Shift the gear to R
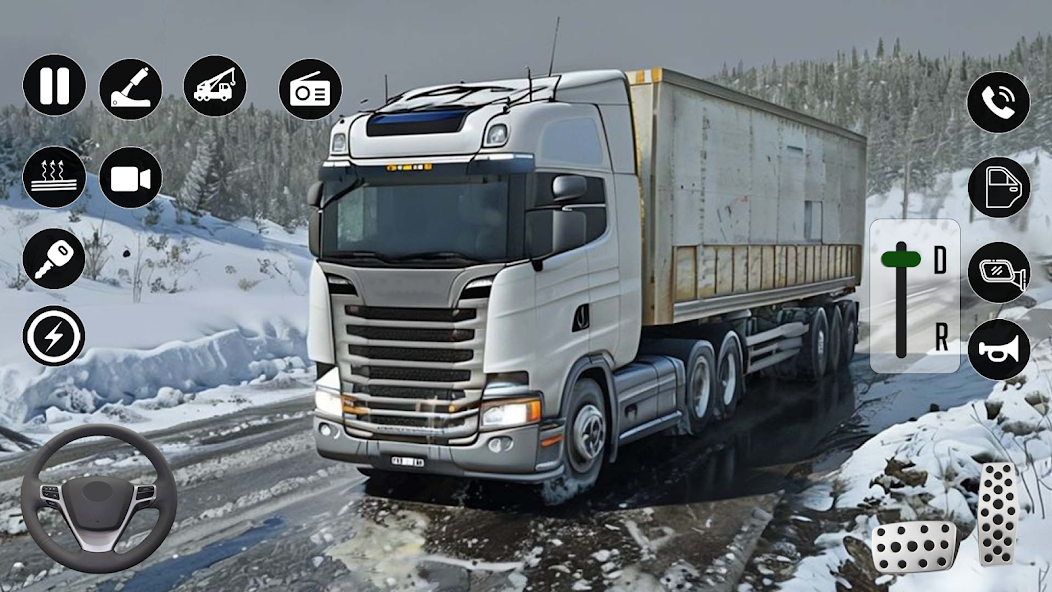1052x592 pixels. click(x=940, y=338)
